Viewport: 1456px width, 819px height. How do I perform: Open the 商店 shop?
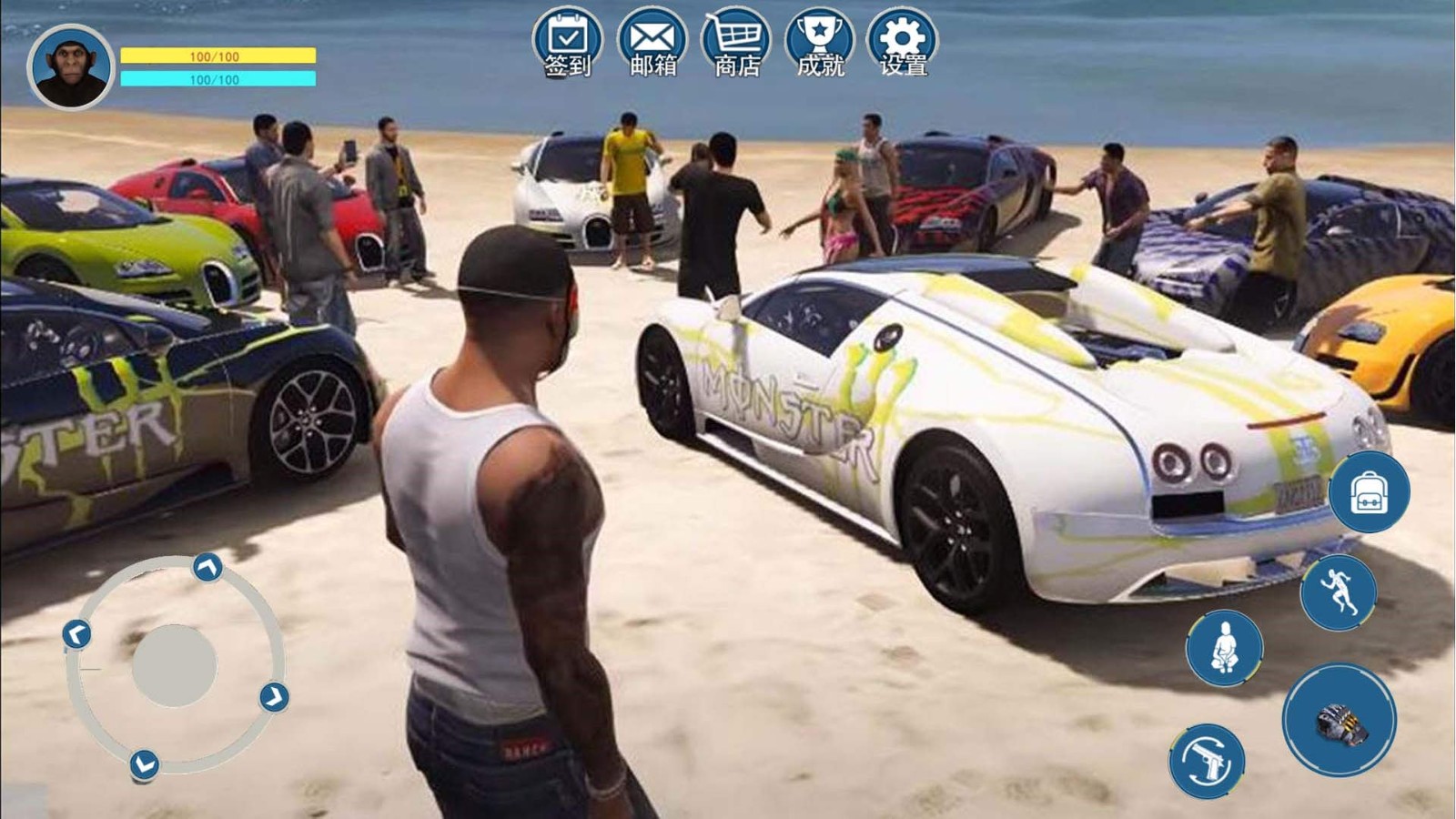[736, 43]
